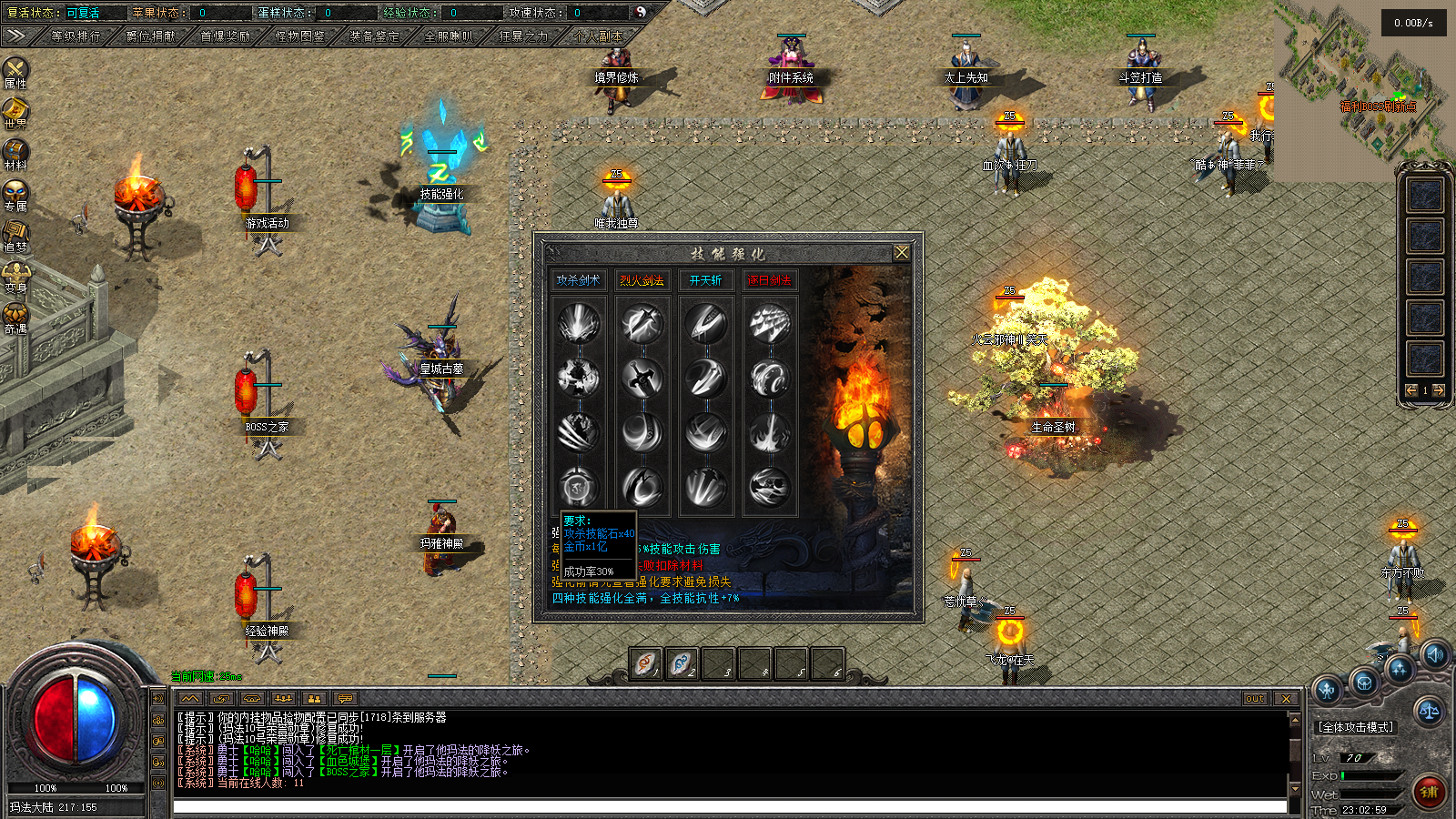Open the 装备鉴定 equipment appraisal menu
The height and width of the screenshot is (819, 1456).
tap(375, 36)
